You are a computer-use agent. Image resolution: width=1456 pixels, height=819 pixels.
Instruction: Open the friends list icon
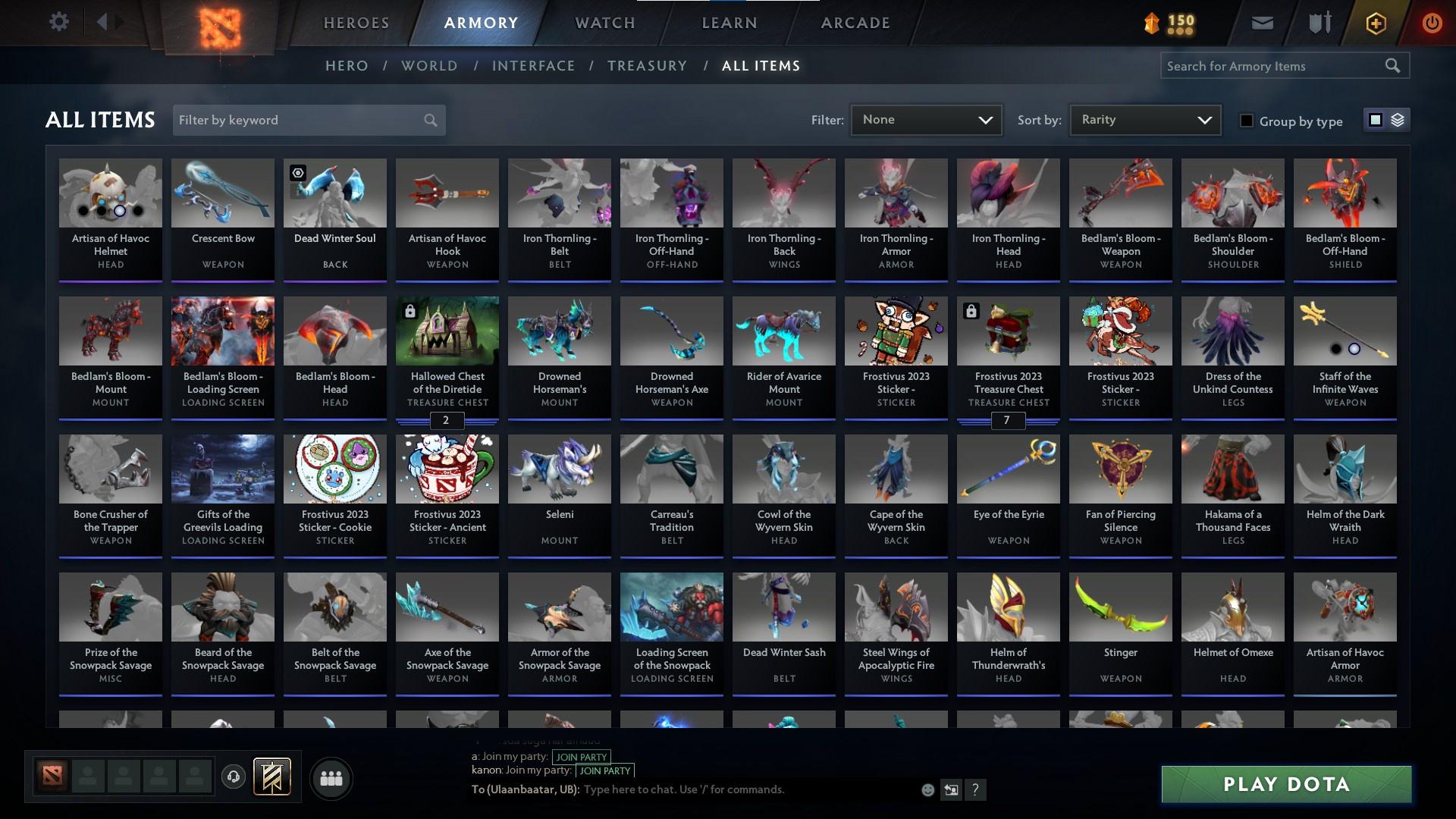[331, 778]
